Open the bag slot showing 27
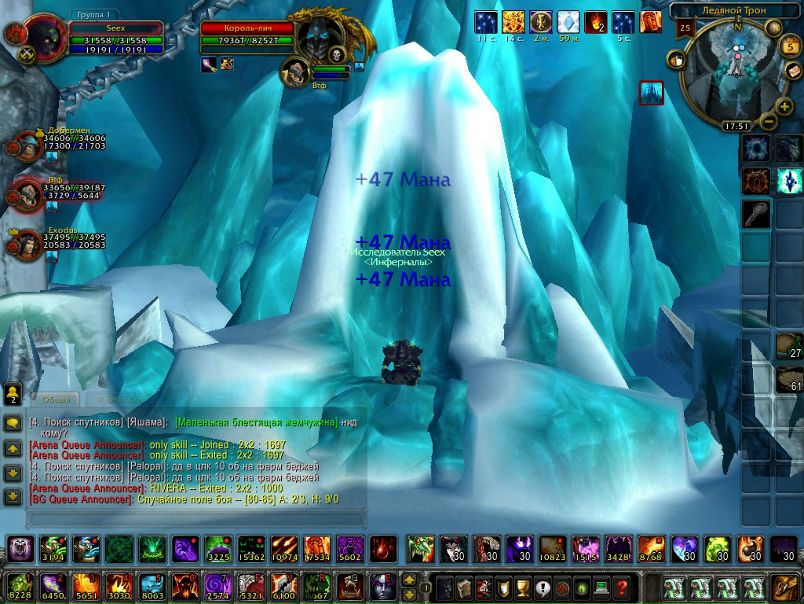Image resolution: width=804 pixels, height=604 pixels. [x=789, y=346]
